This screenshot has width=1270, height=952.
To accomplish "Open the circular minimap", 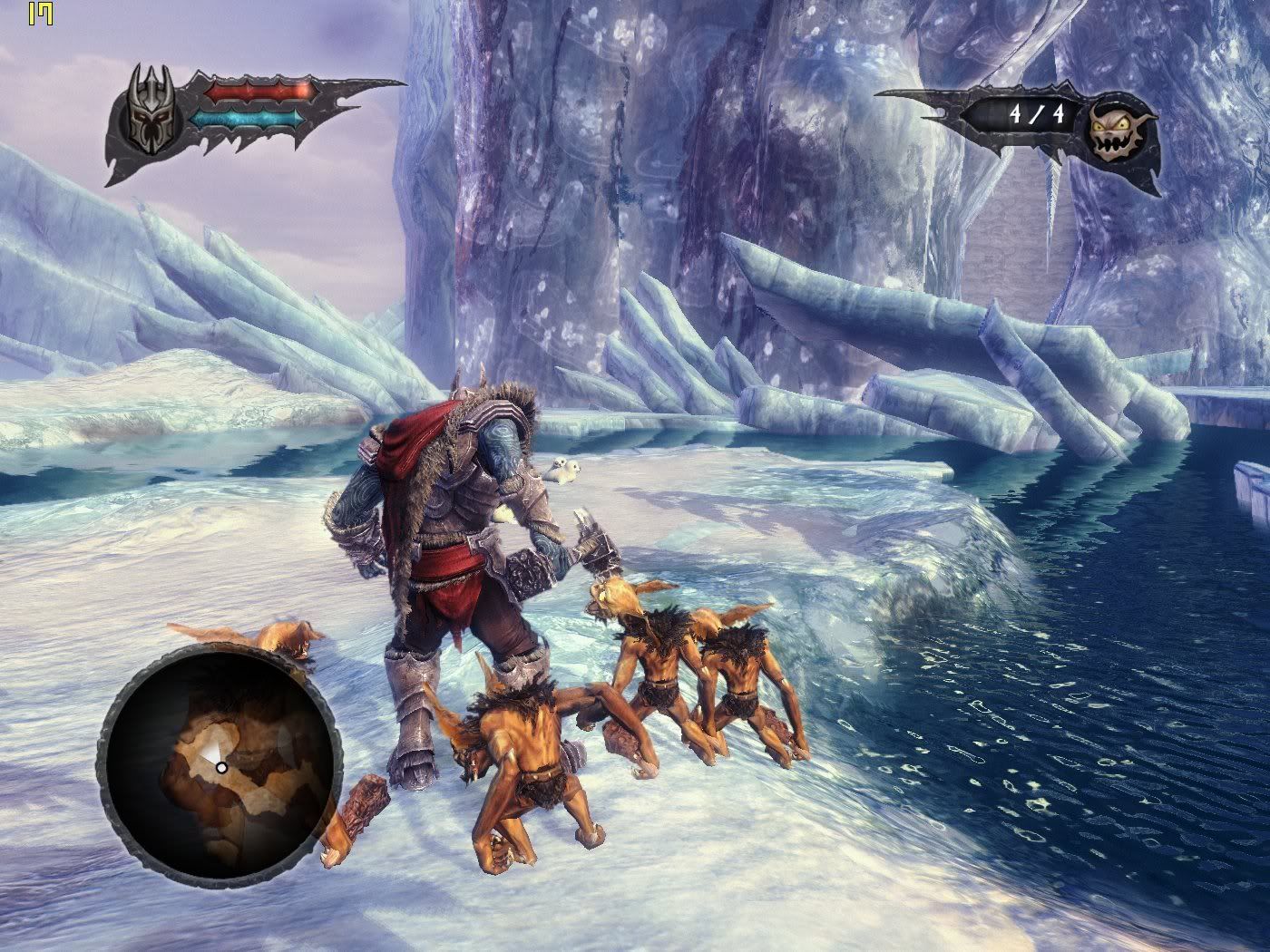I will (220, 766).
